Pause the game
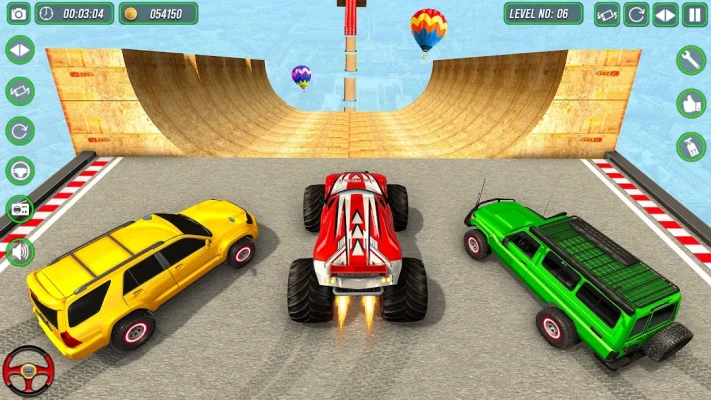The width and height of the screenshot is (711, 400). coord(694,14)
